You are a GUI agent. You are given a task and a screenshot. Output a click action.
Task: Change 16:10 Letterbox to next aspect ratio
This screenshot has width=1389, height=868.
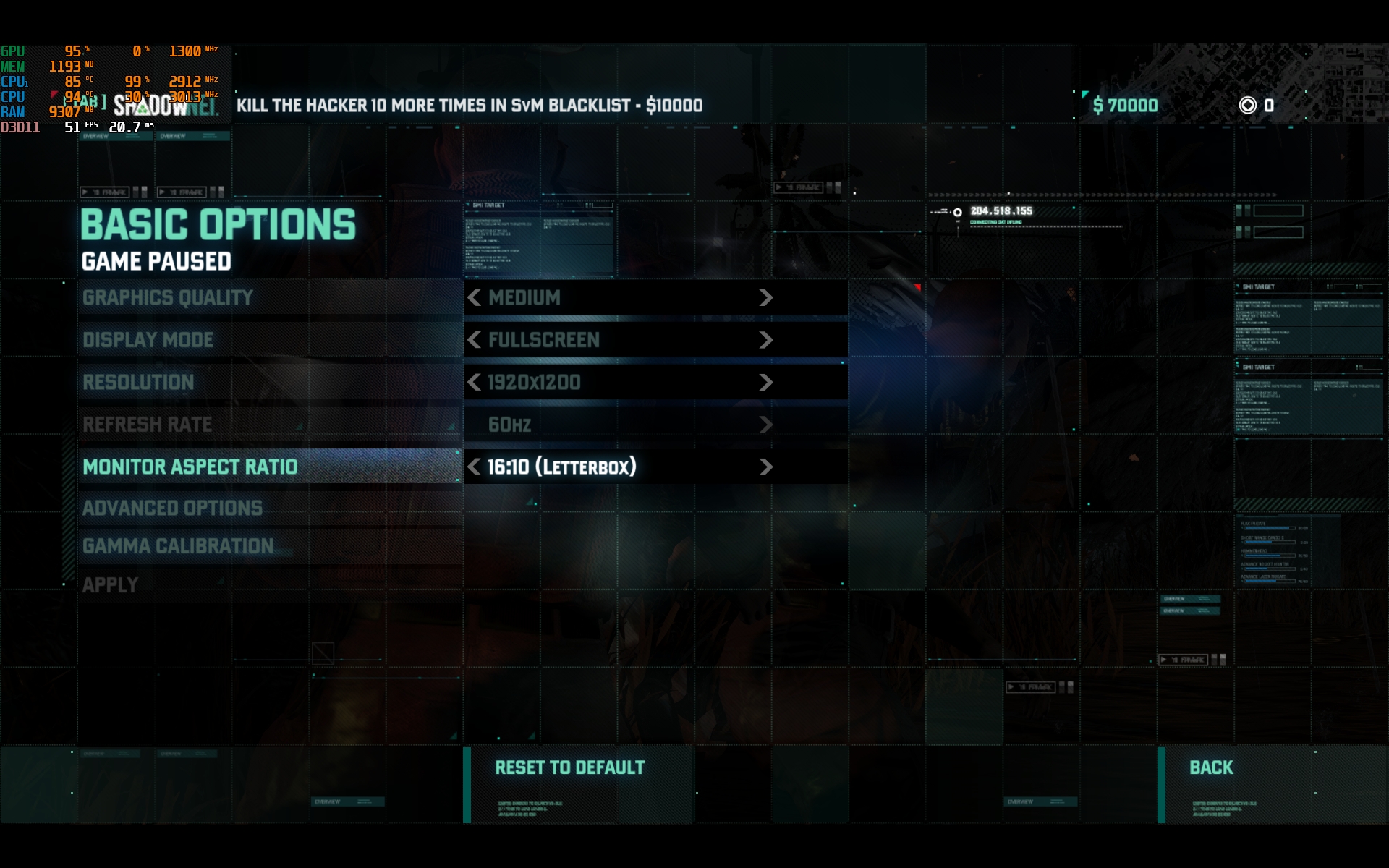[x=765, y=467]
